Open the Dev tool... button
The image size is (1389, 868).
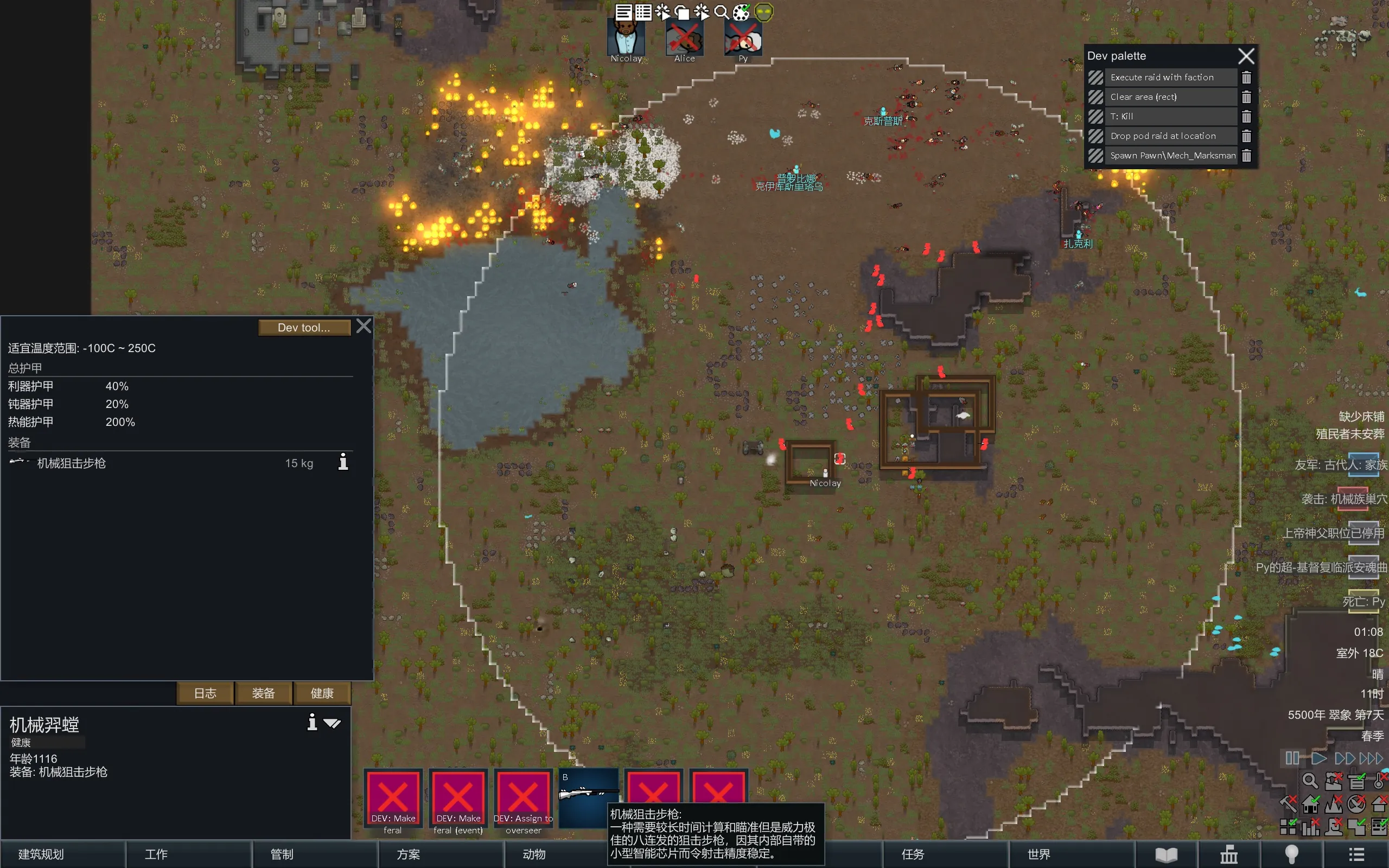[304, 327]
